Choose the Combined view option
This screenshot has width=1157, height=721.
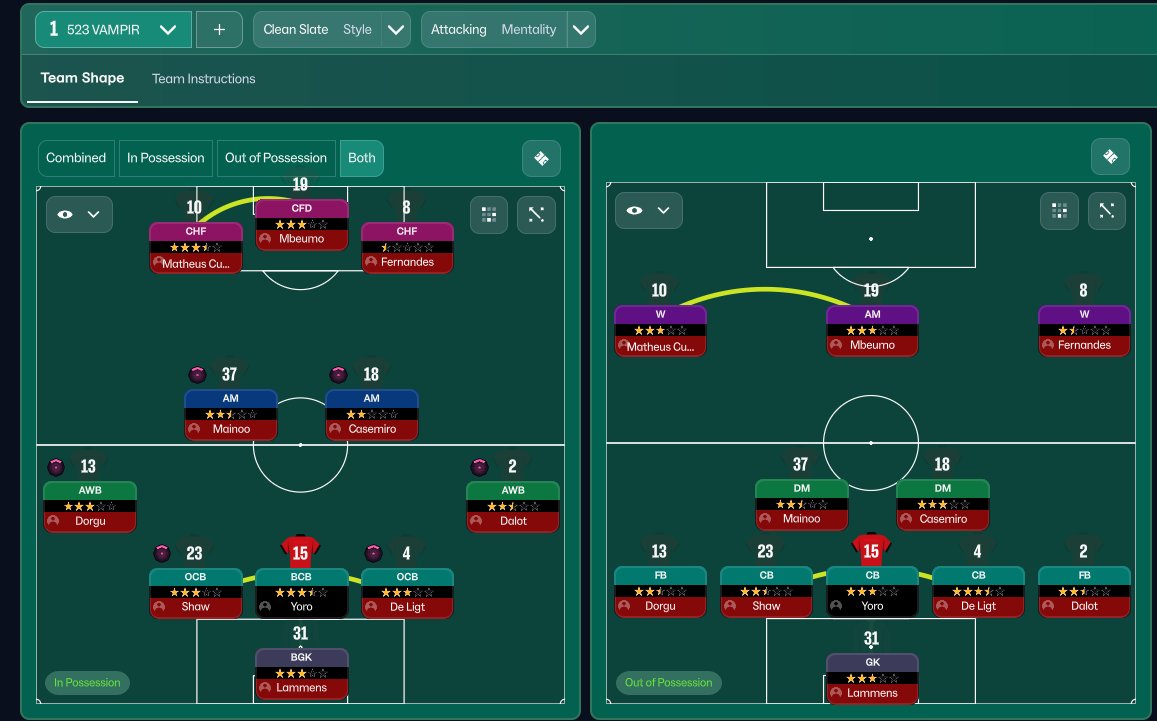[76, 158]
